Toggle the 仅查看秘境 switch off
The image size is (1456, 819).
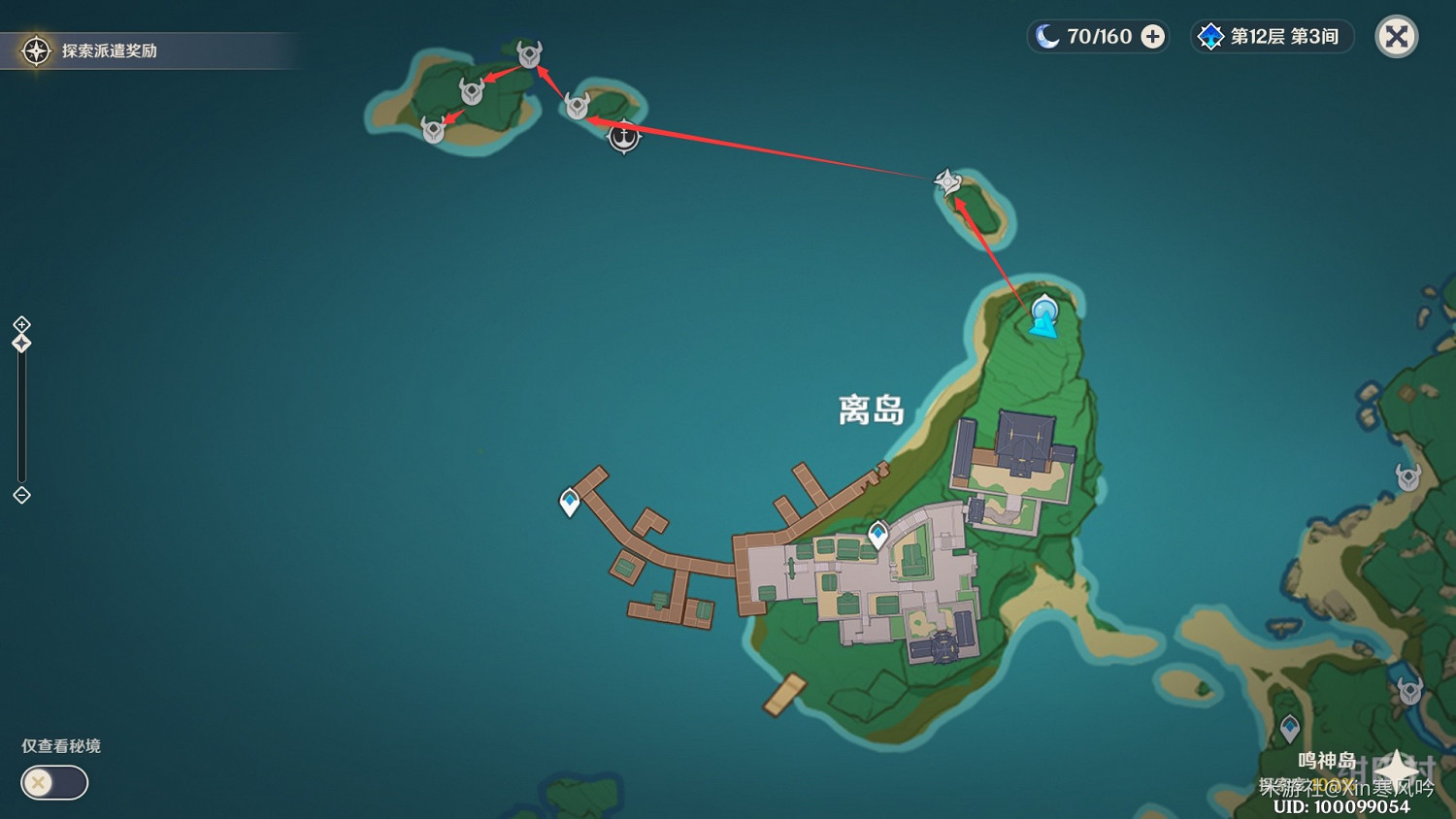coord(53,782)
